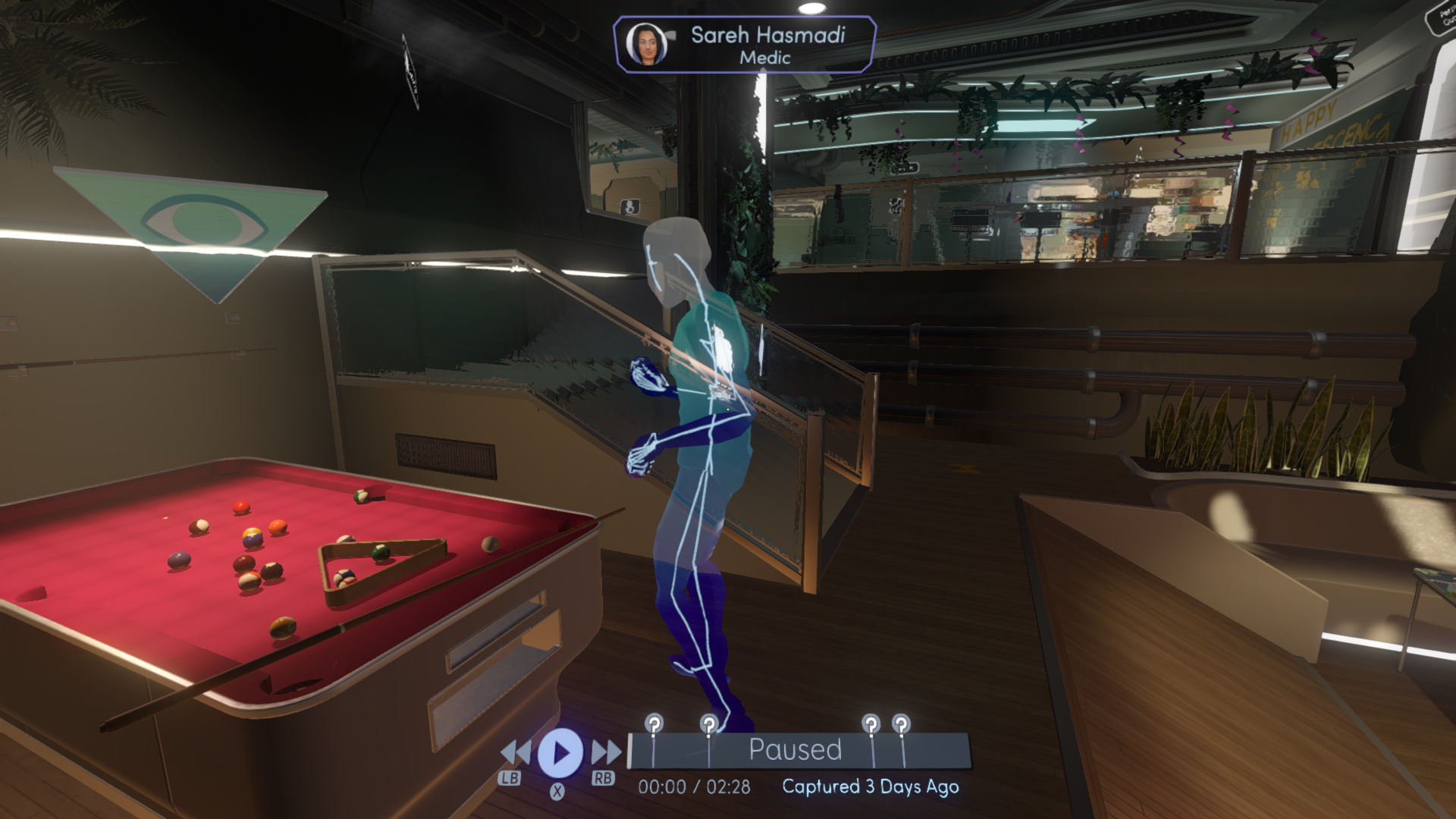This screenshot has height=819, width=1456.
Task: Click the timeline bar labeled Paused
Action: [x=796, y=750]
